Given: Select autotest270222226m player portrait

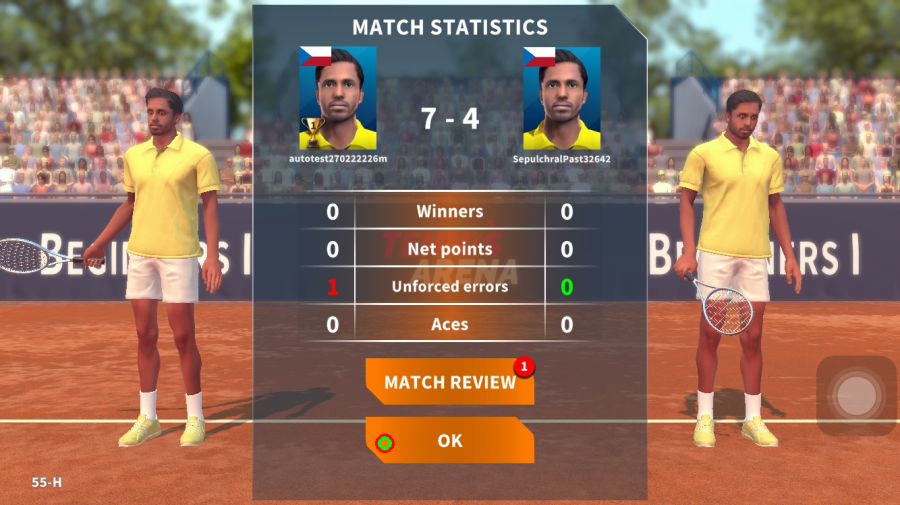Looking at the screenshot, I should pos(338,98).
